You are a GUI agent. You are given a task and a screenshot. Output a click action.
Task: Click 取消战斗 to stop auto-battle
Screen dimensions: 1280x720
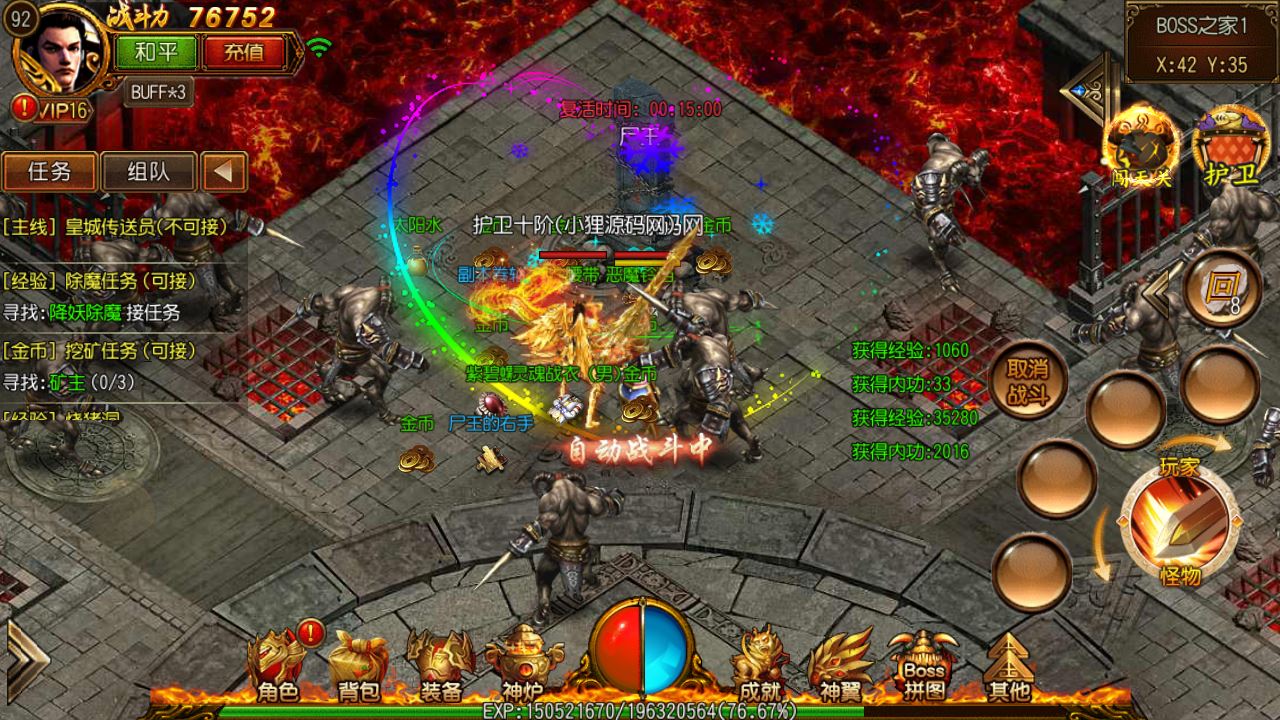1027,381
